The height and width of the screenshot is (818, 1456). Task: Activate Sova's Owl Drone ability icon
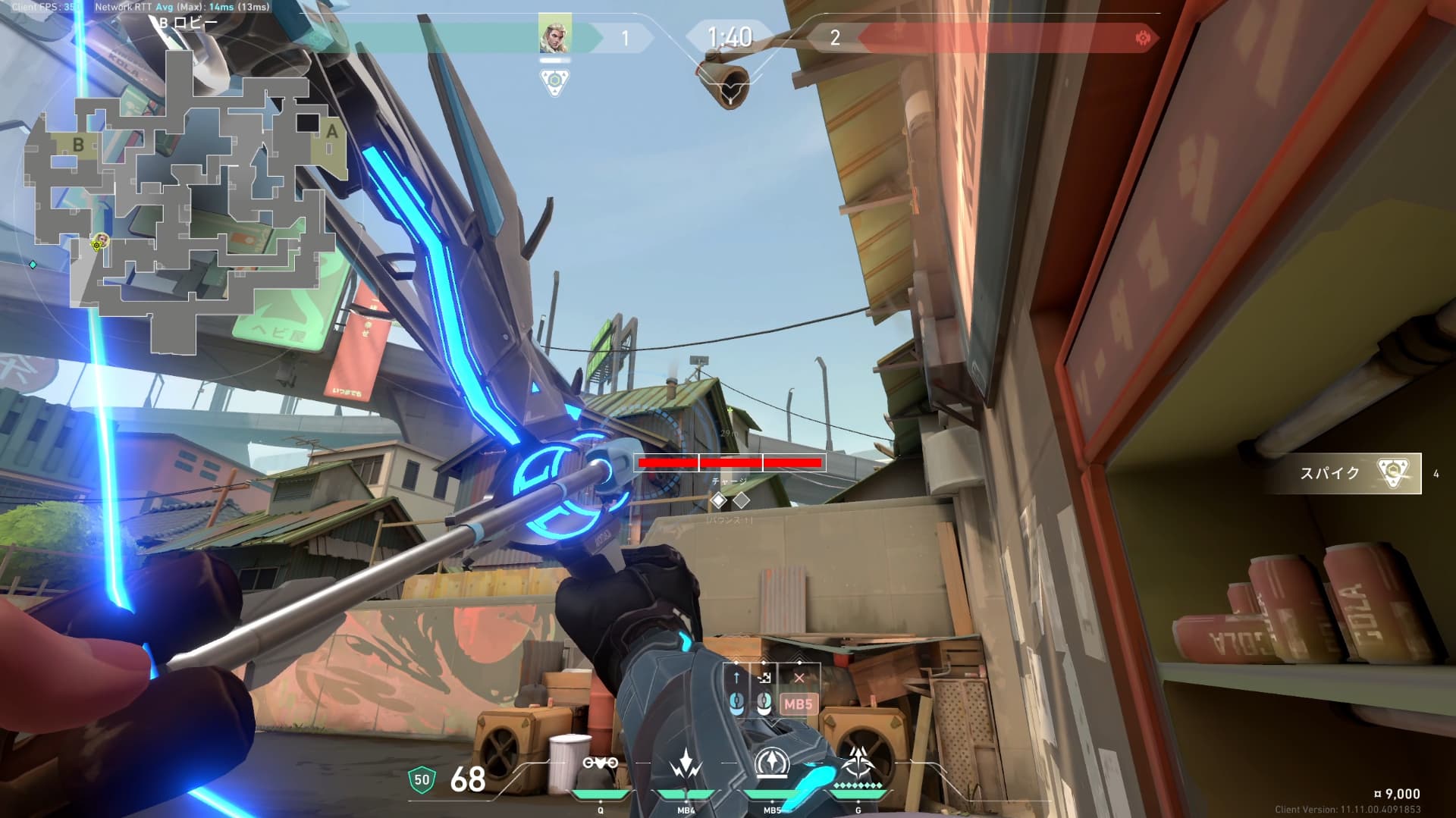click(600, 764)
